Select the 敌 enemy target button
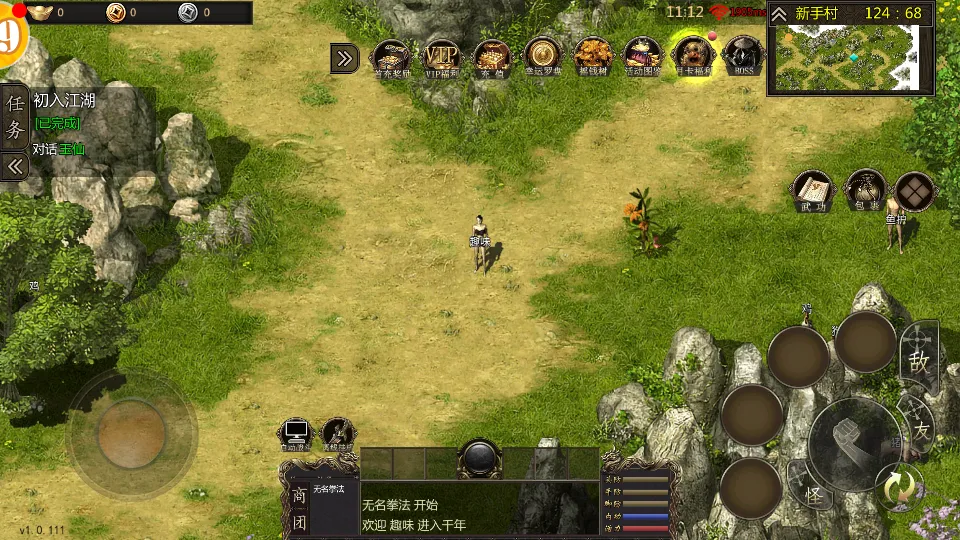 [919, 358]
